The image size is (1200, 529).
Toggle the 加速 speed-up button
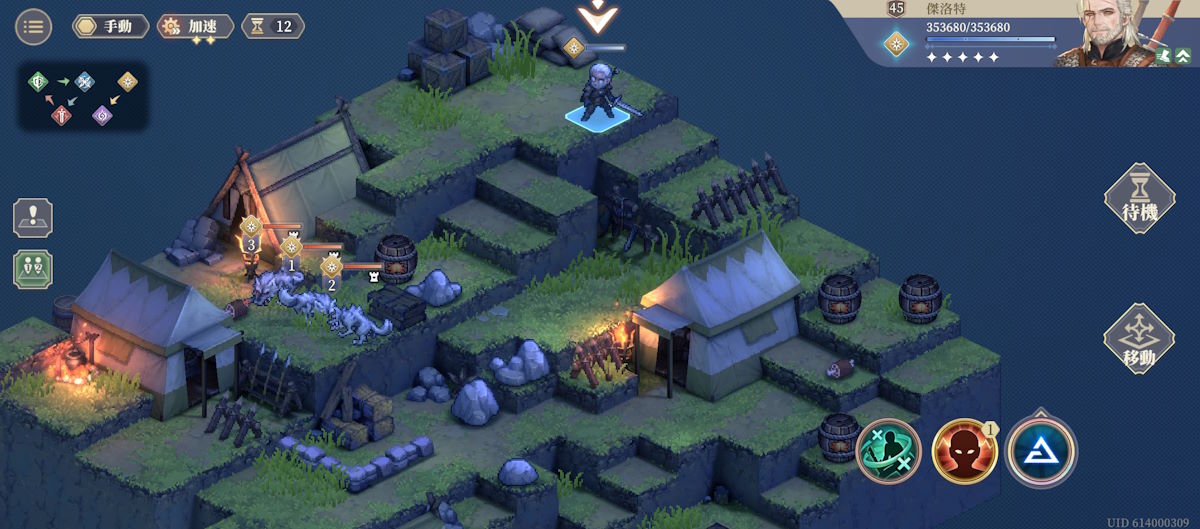196,26
